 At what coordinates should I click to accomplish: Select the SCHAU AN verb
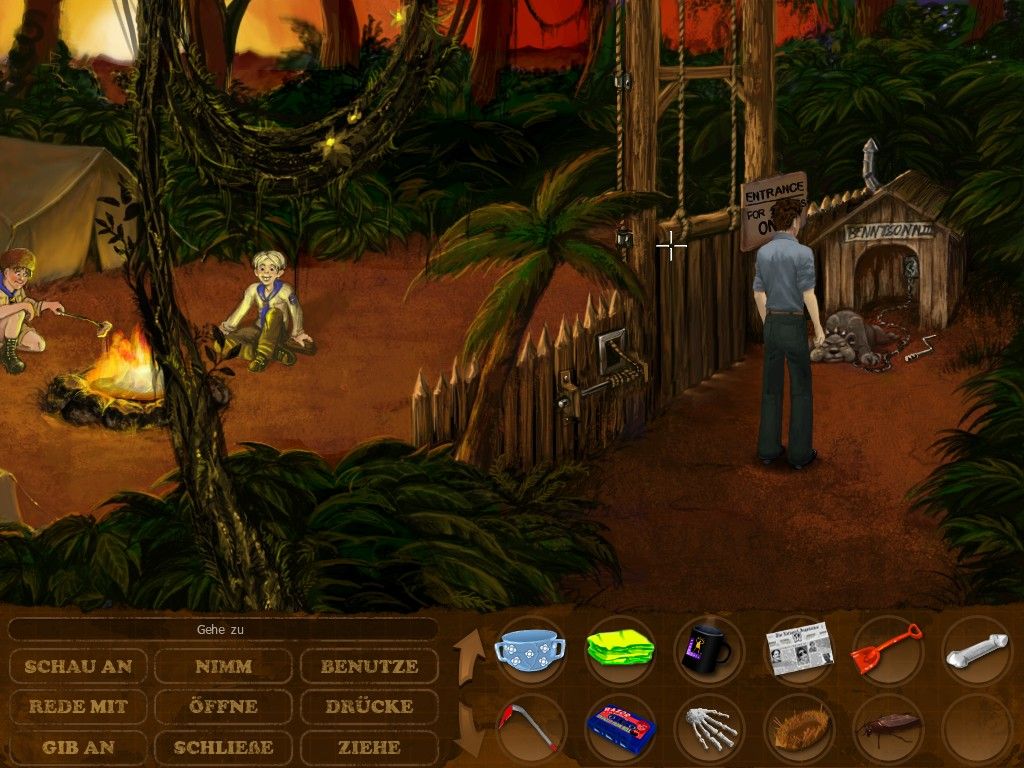[76, 666]
